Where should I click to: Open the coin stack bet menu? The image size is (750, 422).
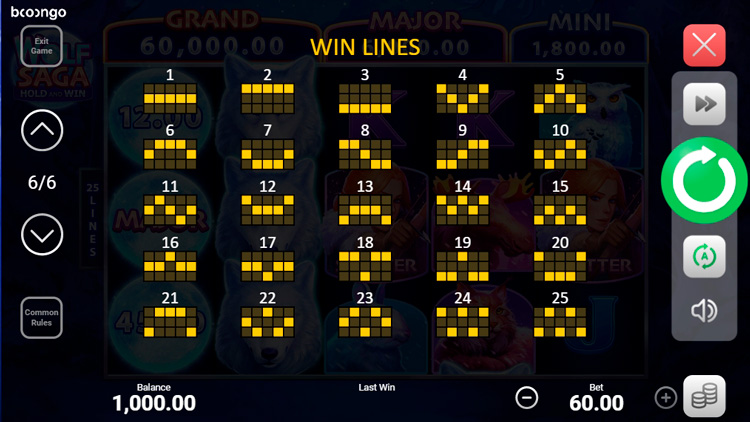(704, 396)
